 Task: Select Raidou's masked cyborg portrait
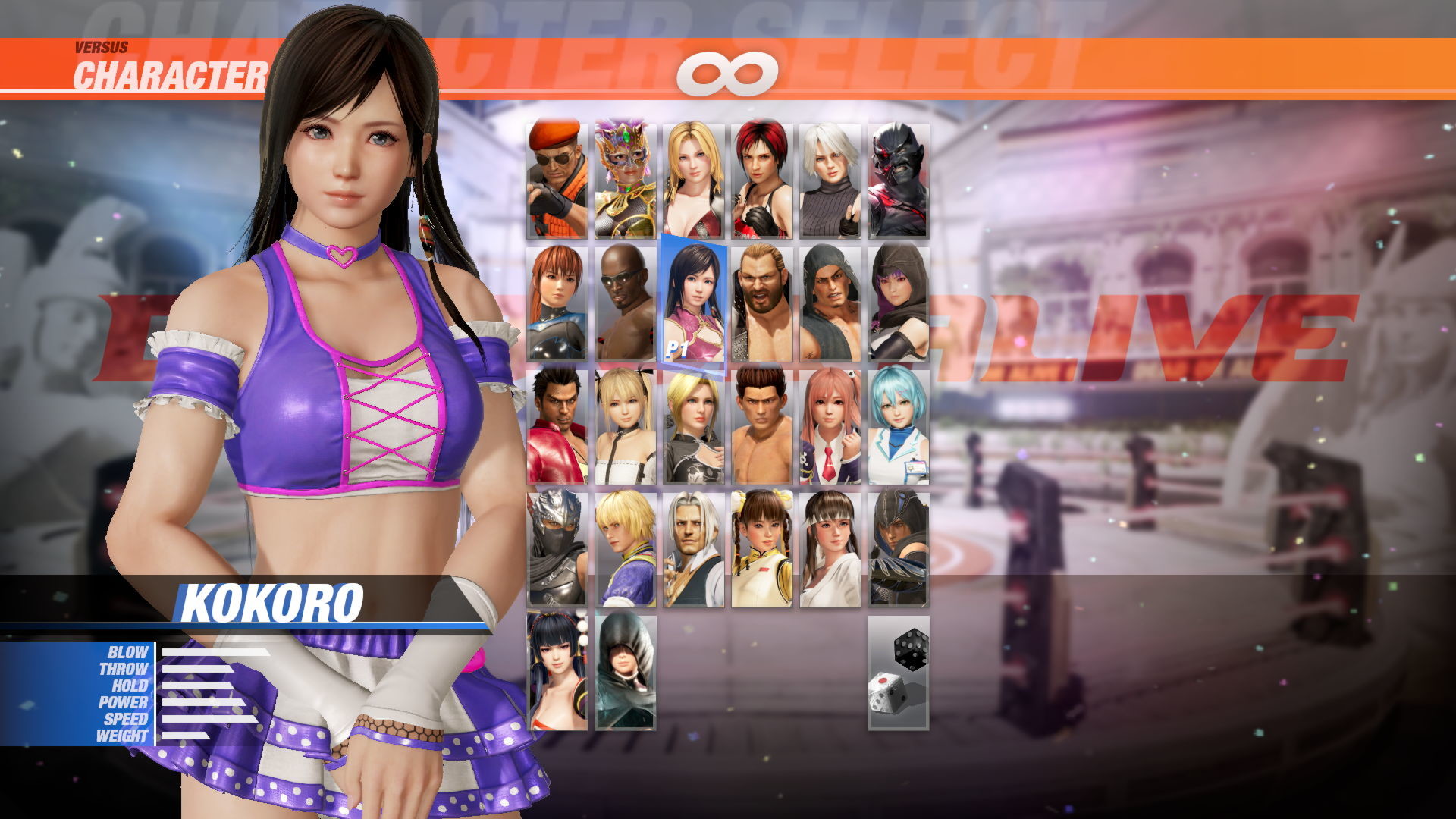pos(899,178)
